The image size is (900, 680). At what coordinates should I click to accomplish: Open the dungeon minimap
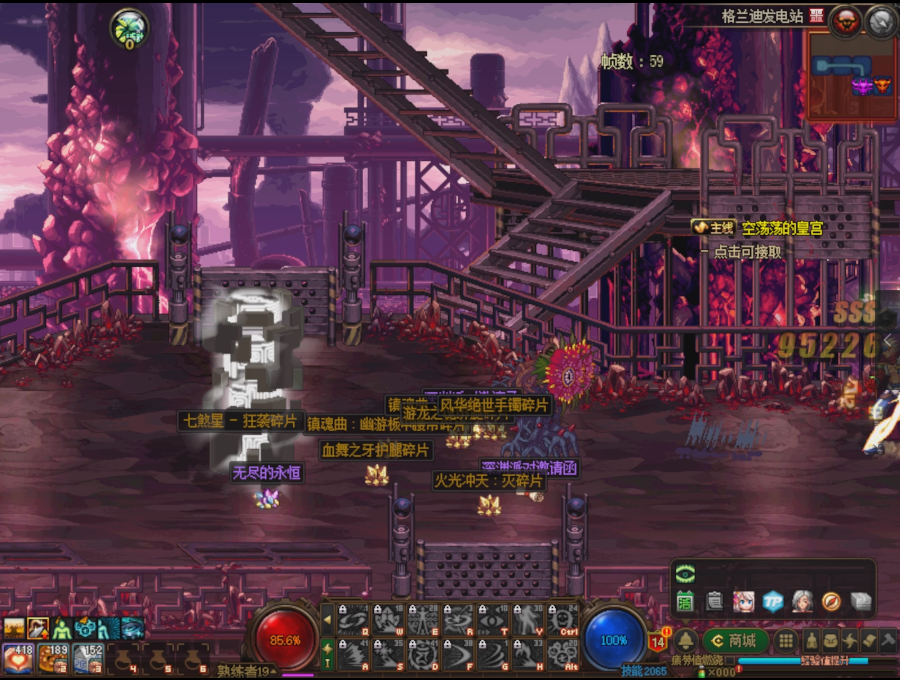pyautogui.click(x=851, y=76)
